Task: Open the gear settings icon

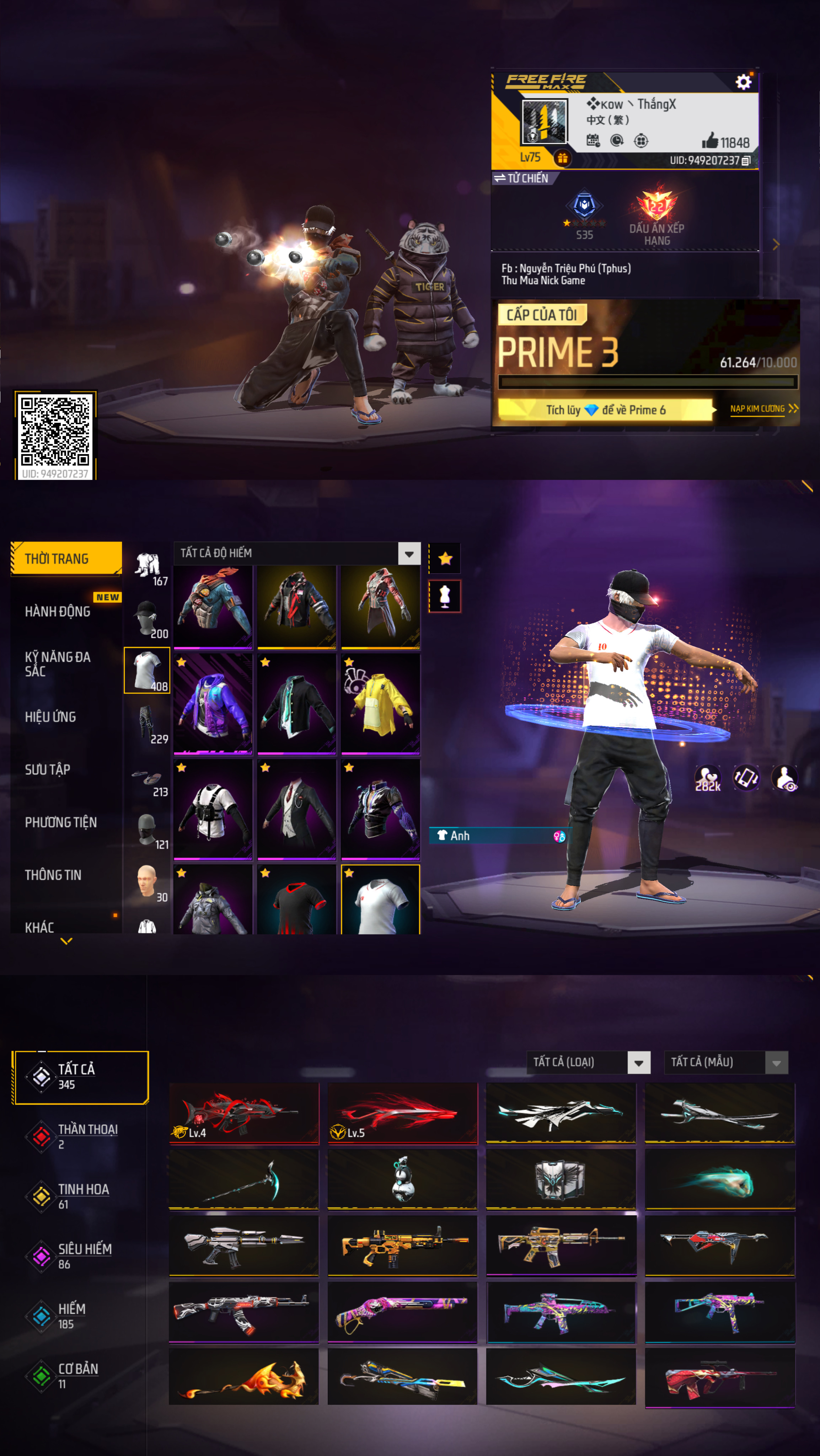Action: click(x=743, y=82)
